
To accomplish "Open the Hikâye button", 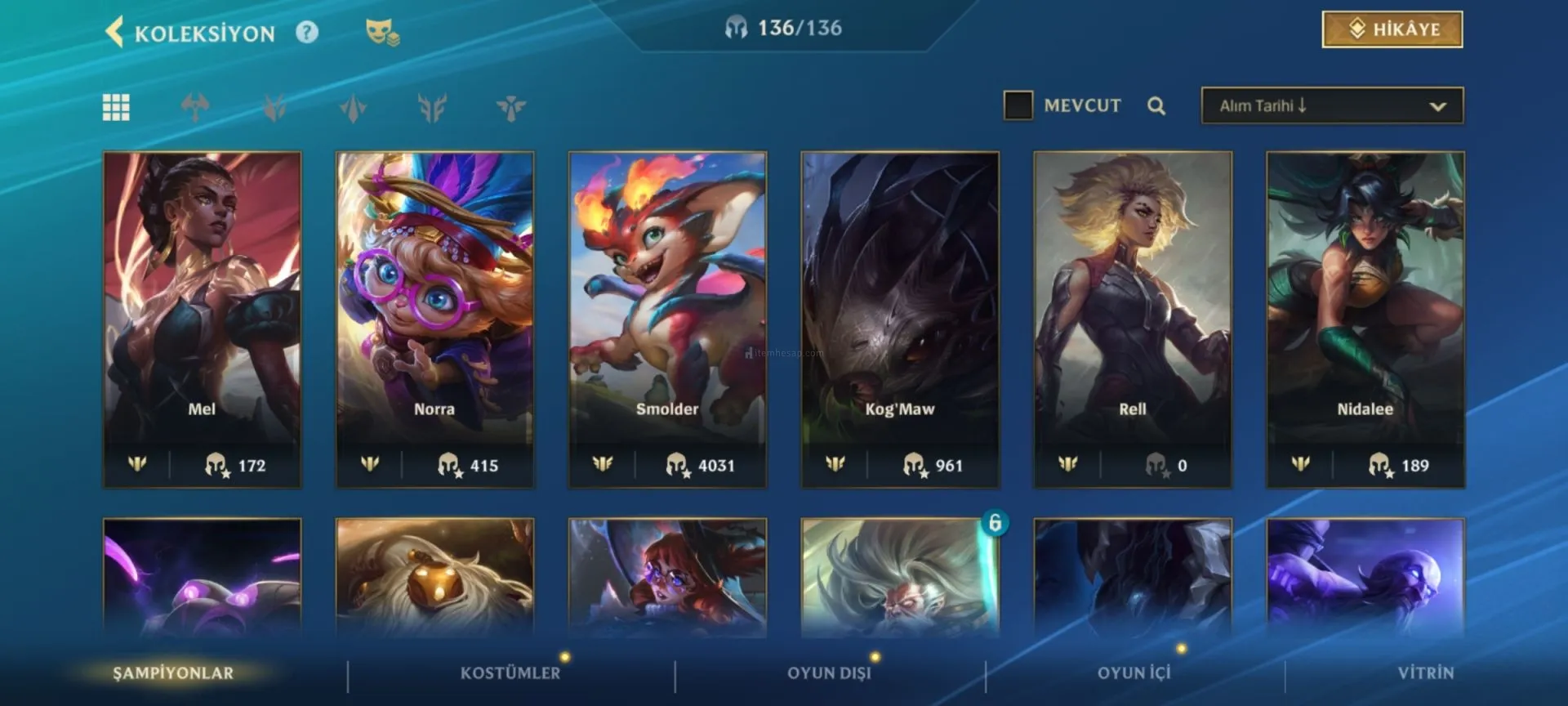I will coord(1392,29).
